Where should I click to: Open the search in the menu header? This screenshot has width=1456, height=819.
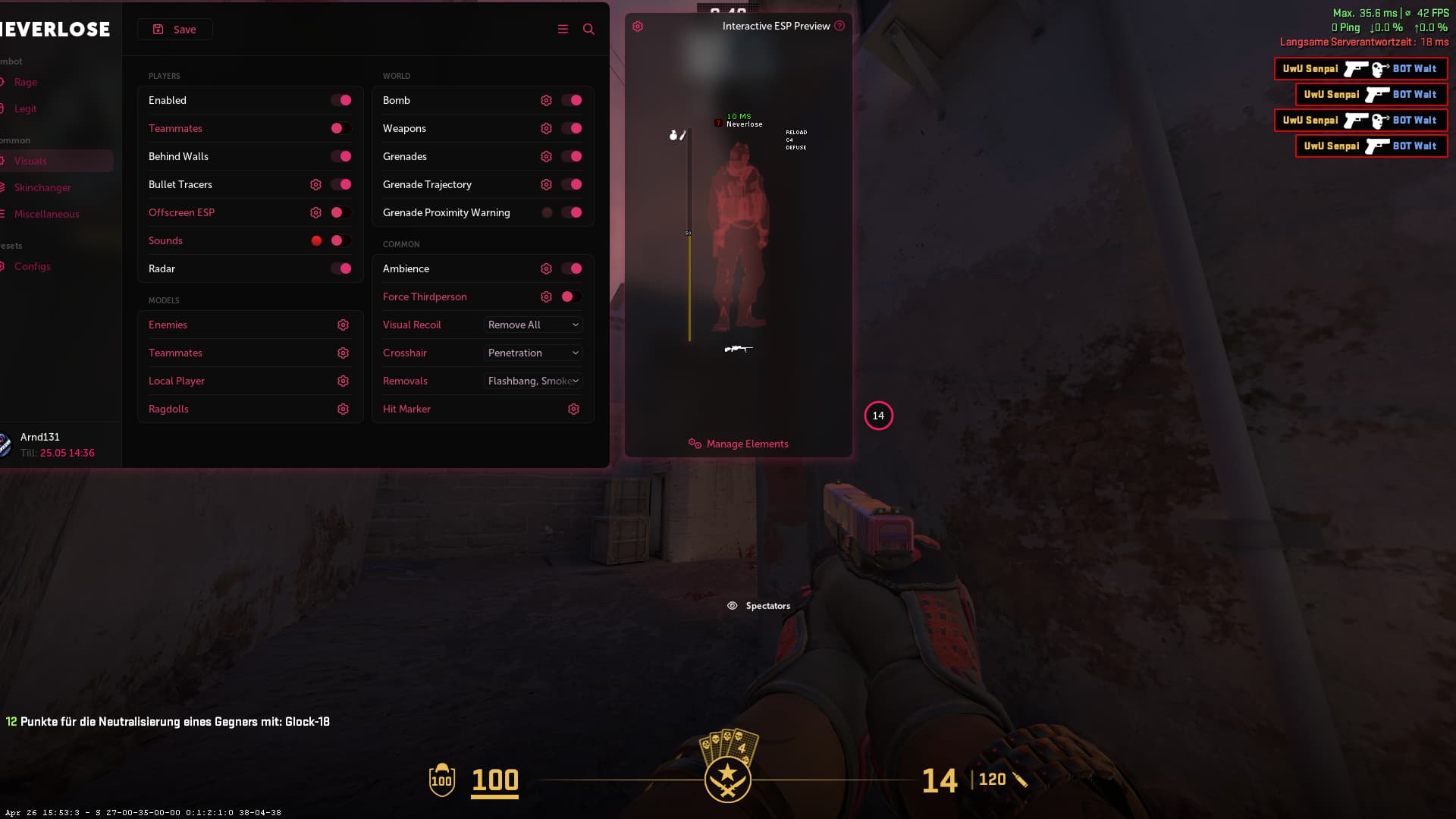588,30
